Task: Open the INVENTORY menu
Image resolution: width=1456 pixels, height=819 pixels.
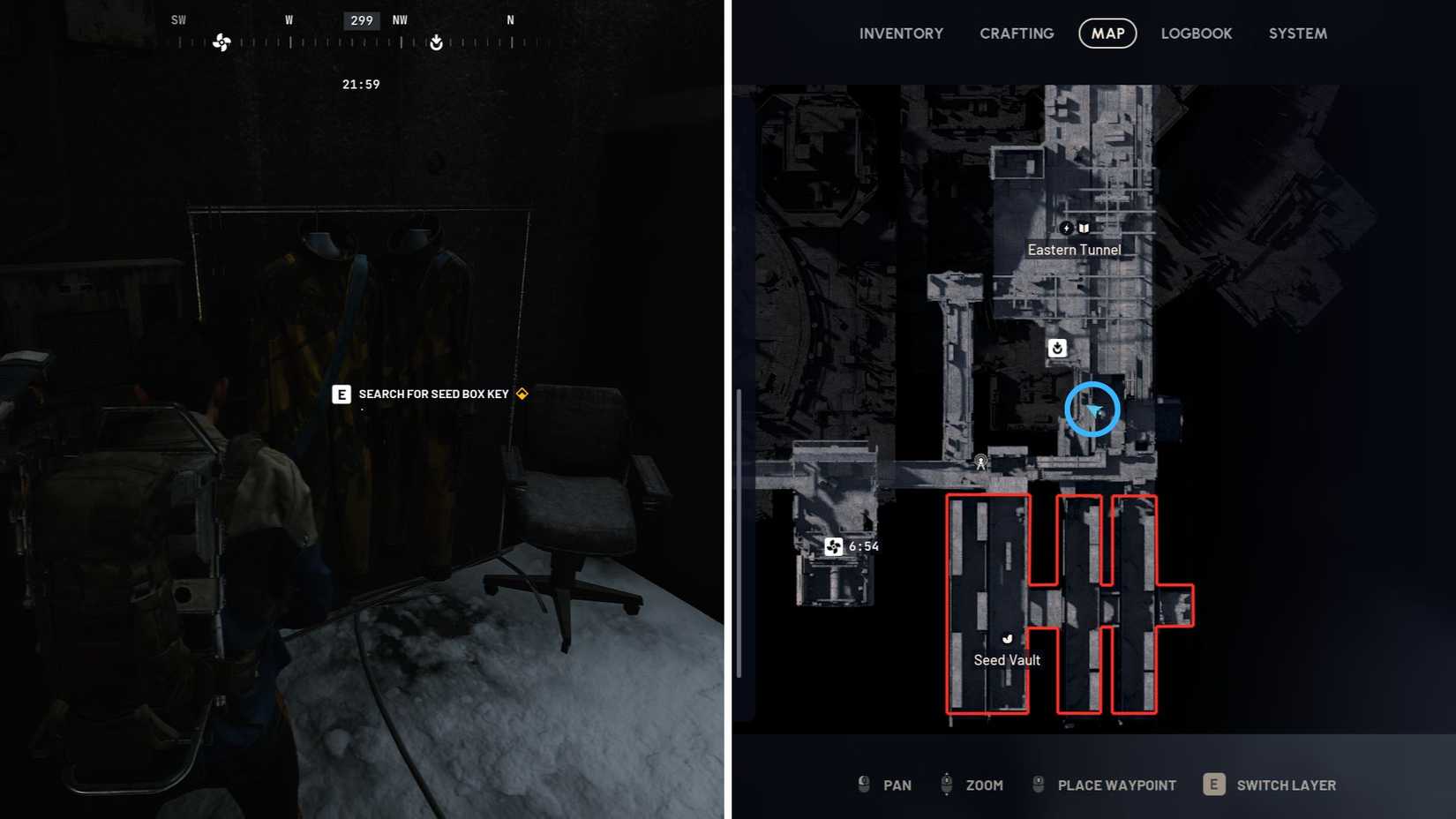Action: [x=901, y=33]
